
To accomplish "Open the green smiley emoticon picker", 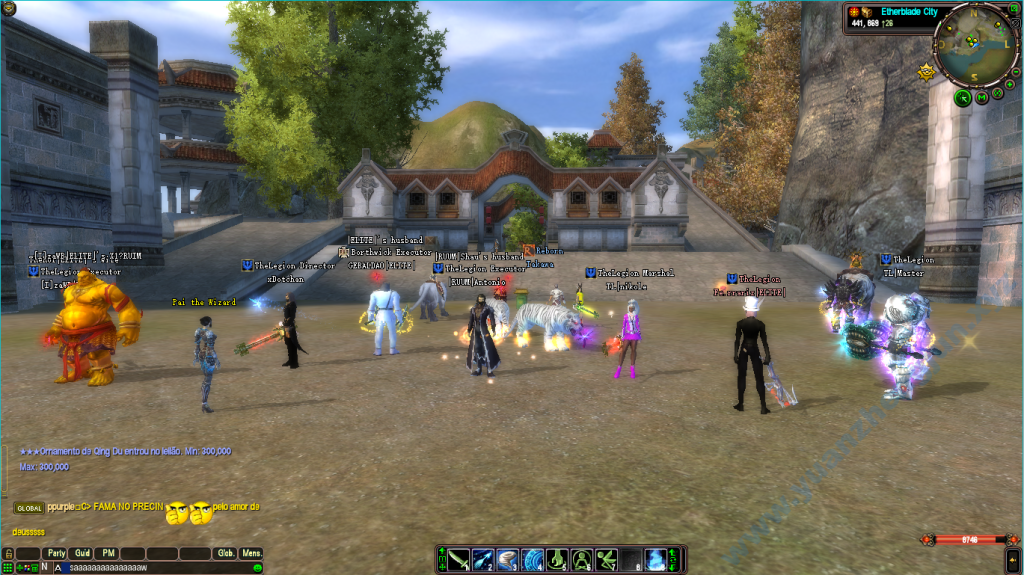I will (257, 567).
